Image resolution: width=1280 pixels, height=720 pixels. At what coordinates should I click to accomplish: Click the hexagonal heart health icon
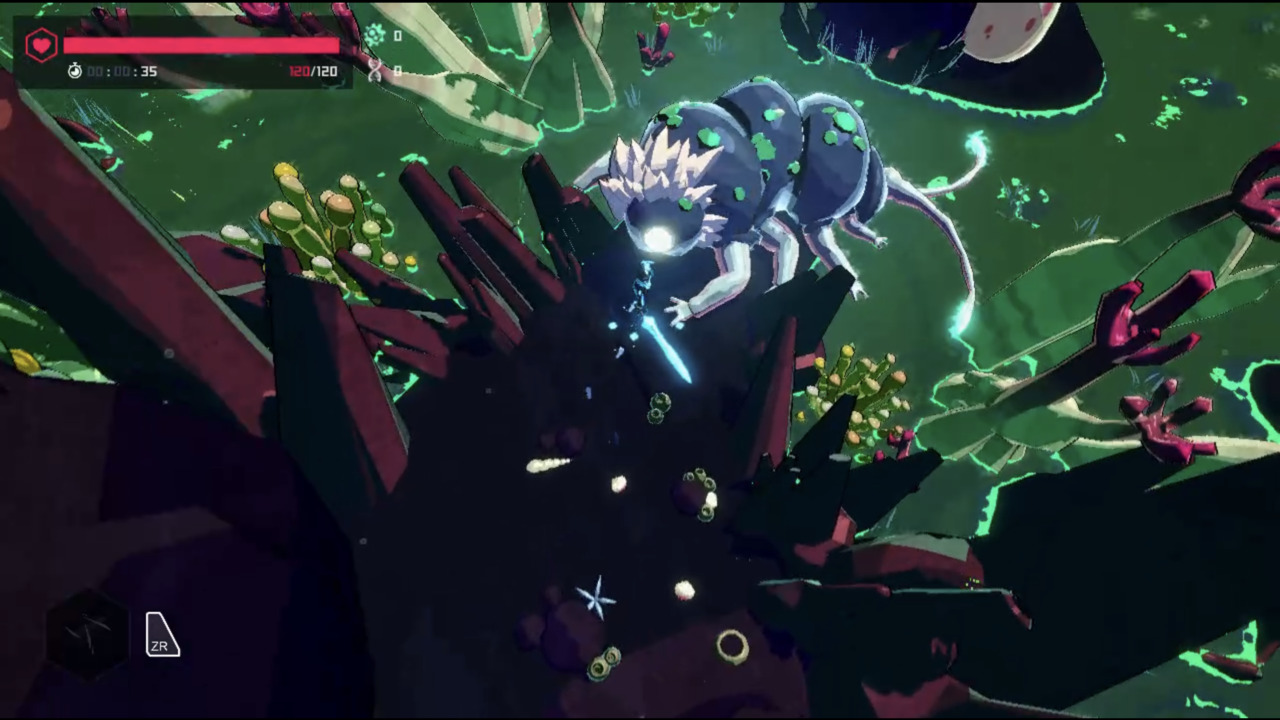(41, 44)
